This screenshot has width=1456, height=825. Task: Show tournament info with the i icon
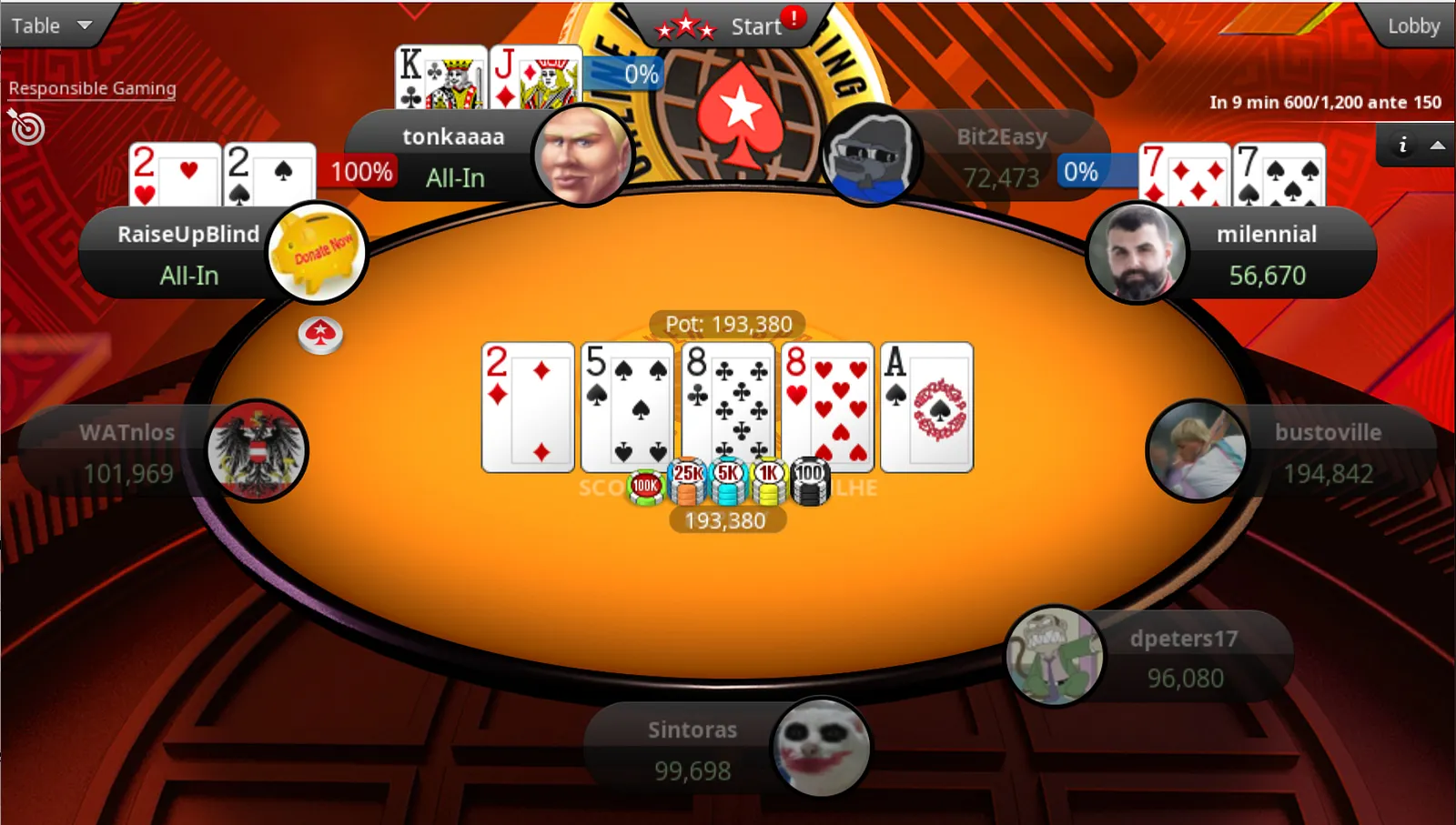tap(1402, 145)
